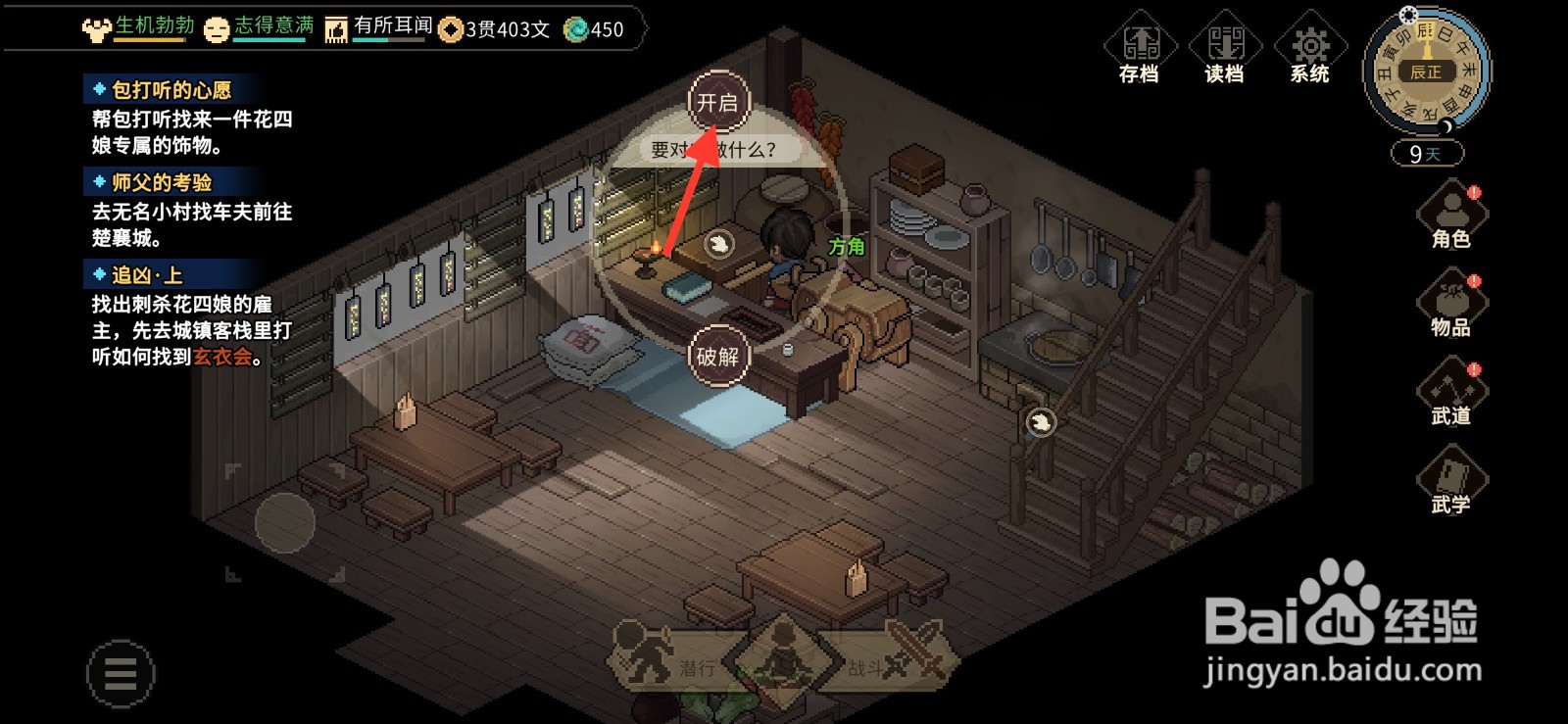The height and width of the screenshot is (724, 1568).
Task: Open the 系统 system settings
Action: 1310,49
